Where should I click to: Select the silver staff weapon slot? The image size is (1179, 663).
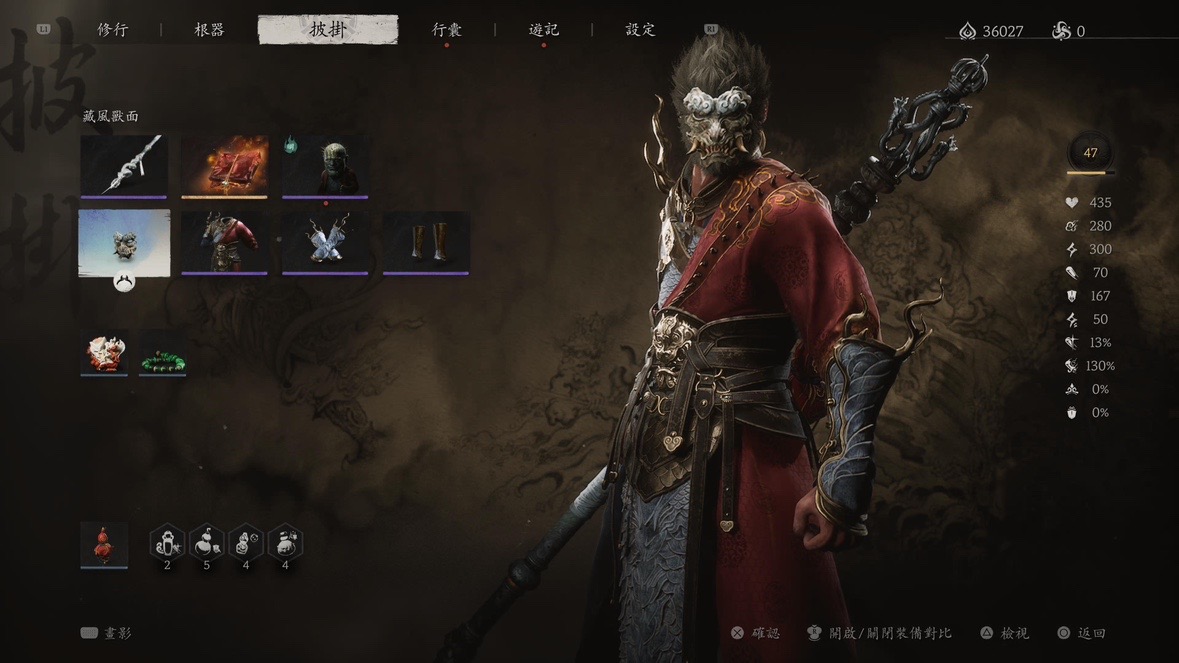click(x=124, y=166)
